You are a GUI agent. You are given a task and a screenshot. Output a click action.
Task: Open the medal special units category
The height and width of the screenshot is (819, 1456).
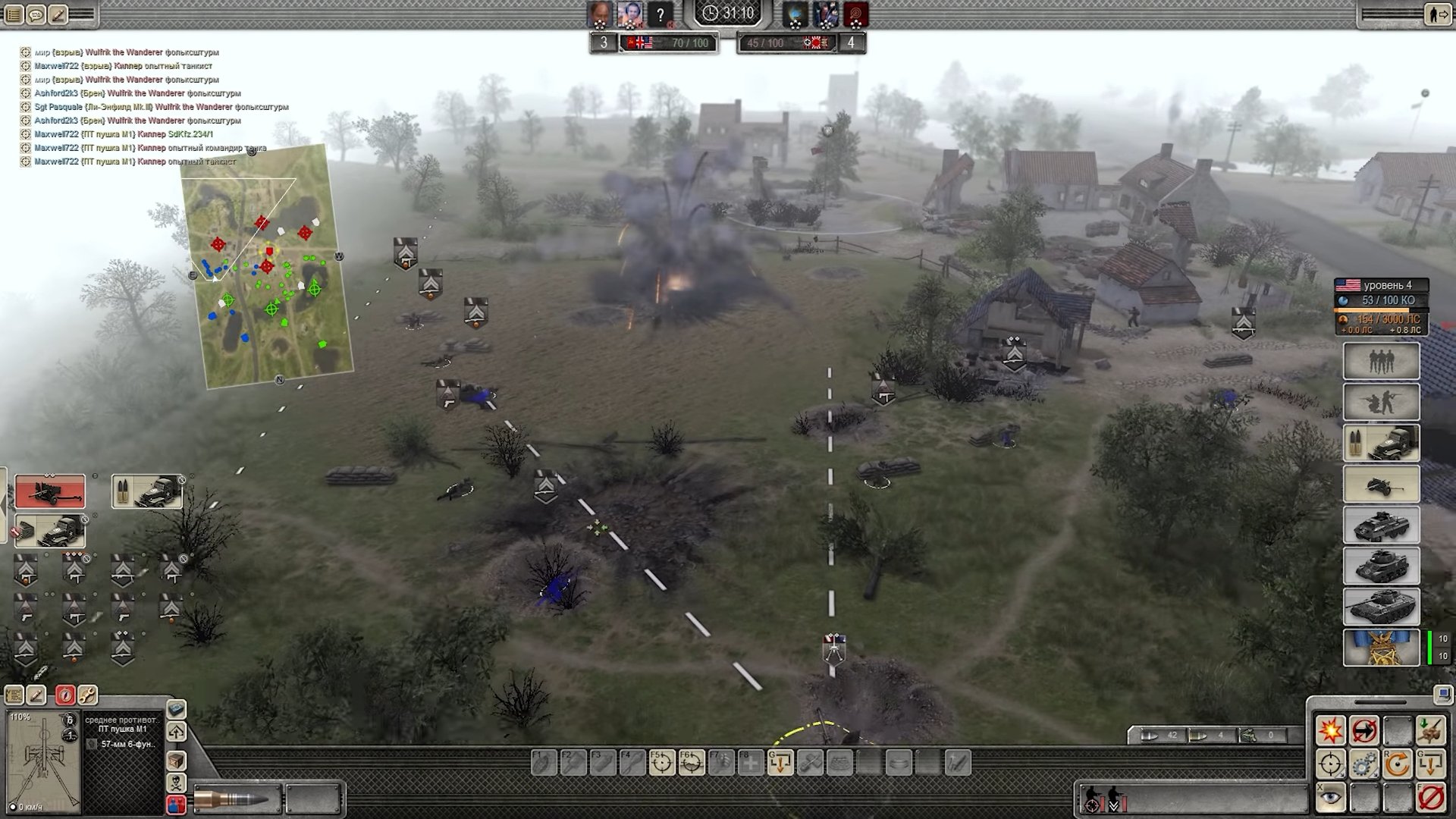tap(1381, 648)
